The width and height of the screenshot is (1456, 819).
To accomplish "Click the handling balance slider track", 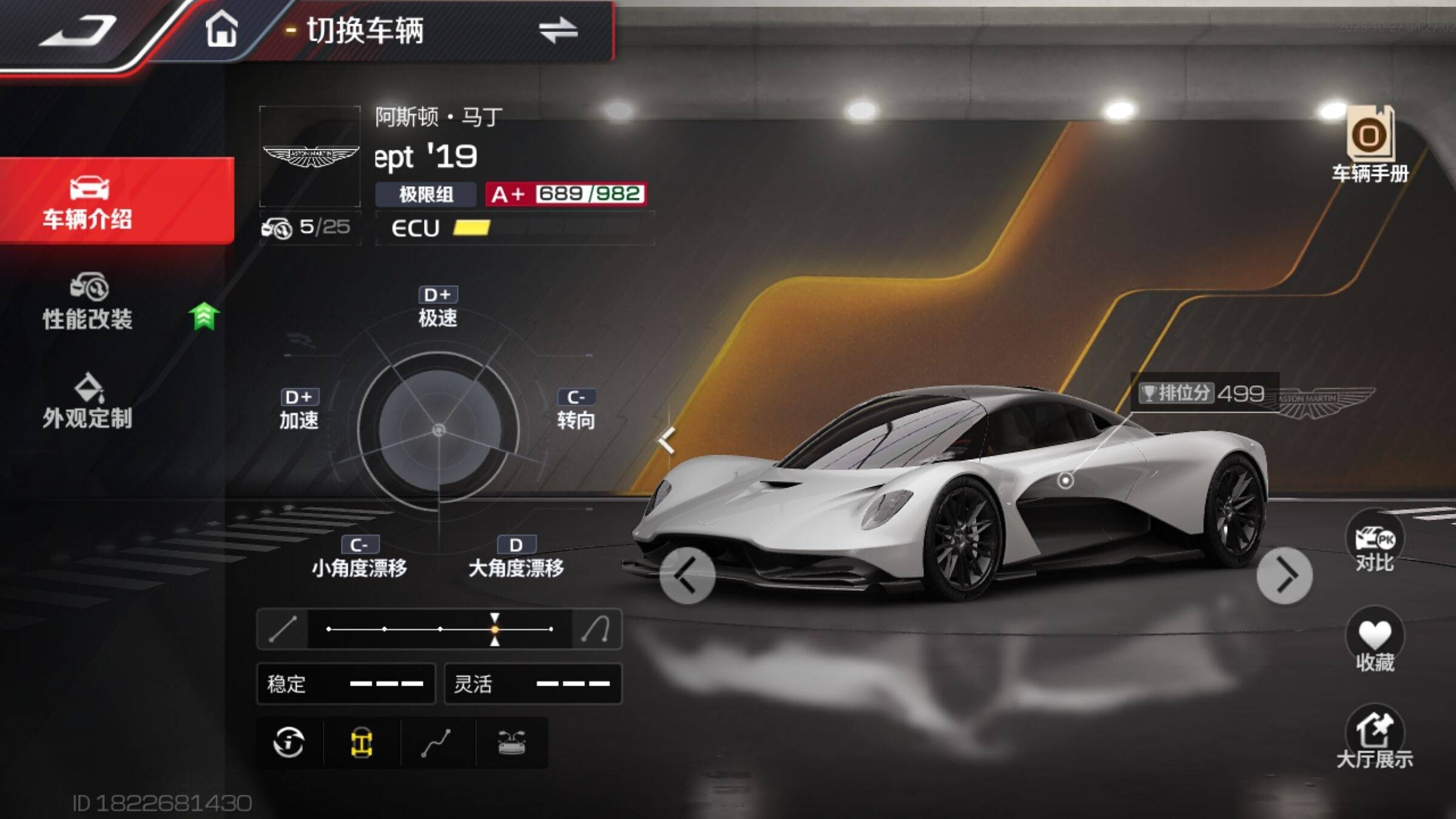I will [440, 629].
